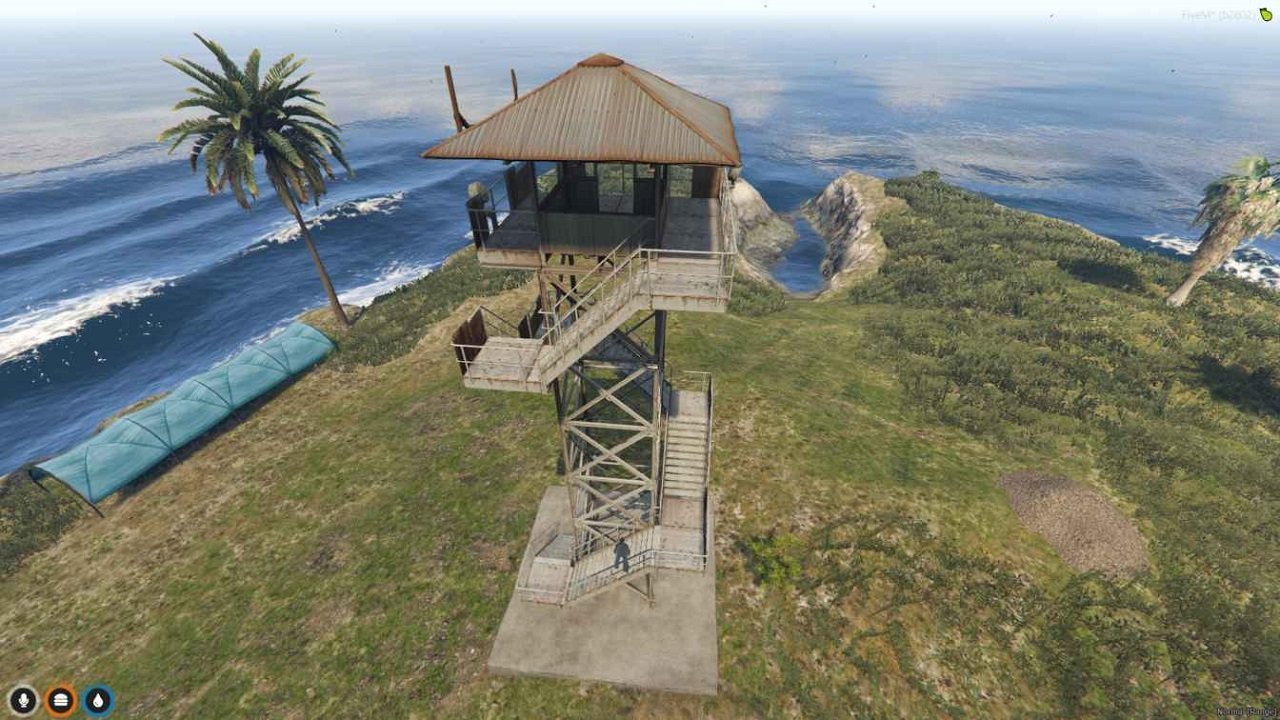Click the water drop thirst icon

(98, 700)
